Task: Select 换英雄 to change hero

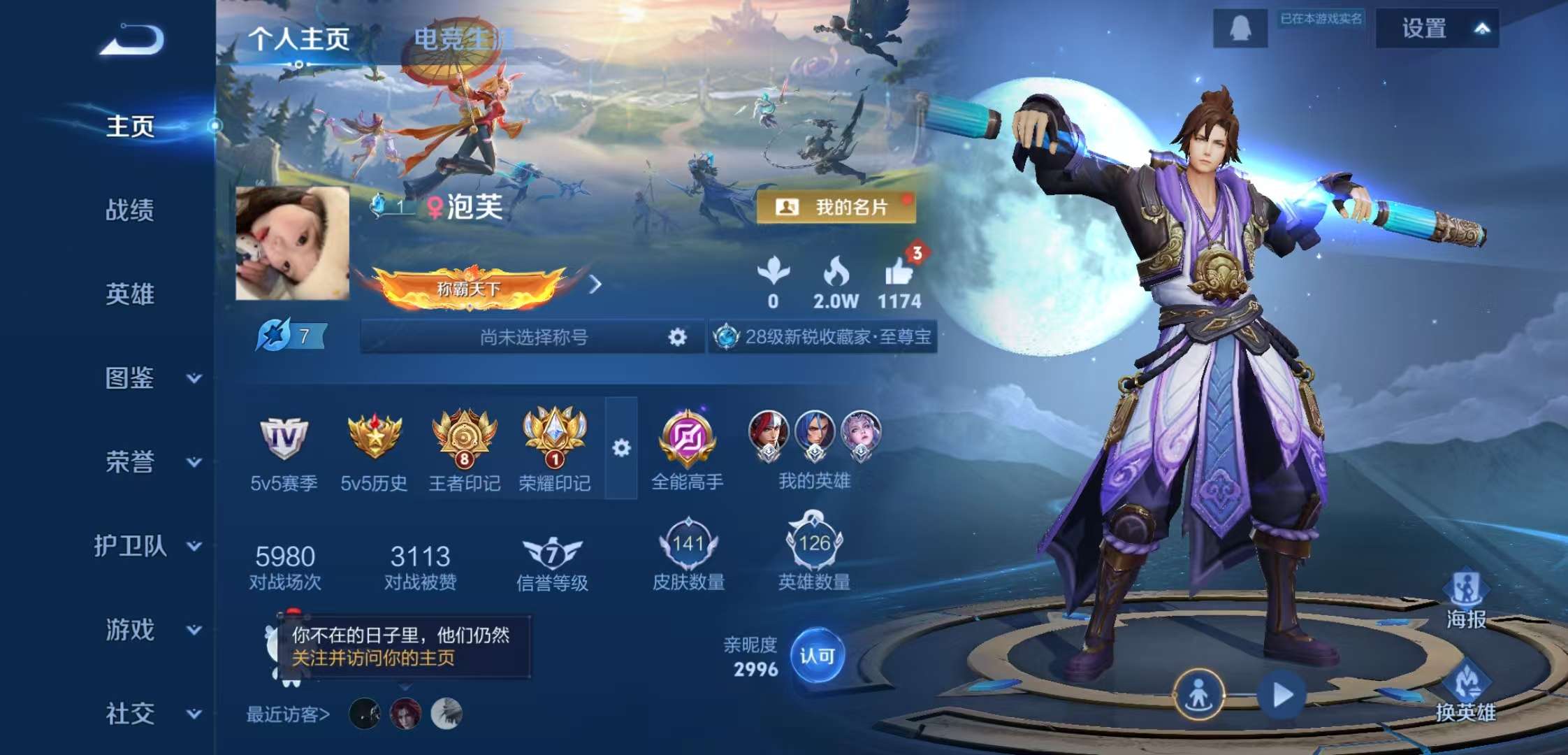Action: click(1466, 692)
